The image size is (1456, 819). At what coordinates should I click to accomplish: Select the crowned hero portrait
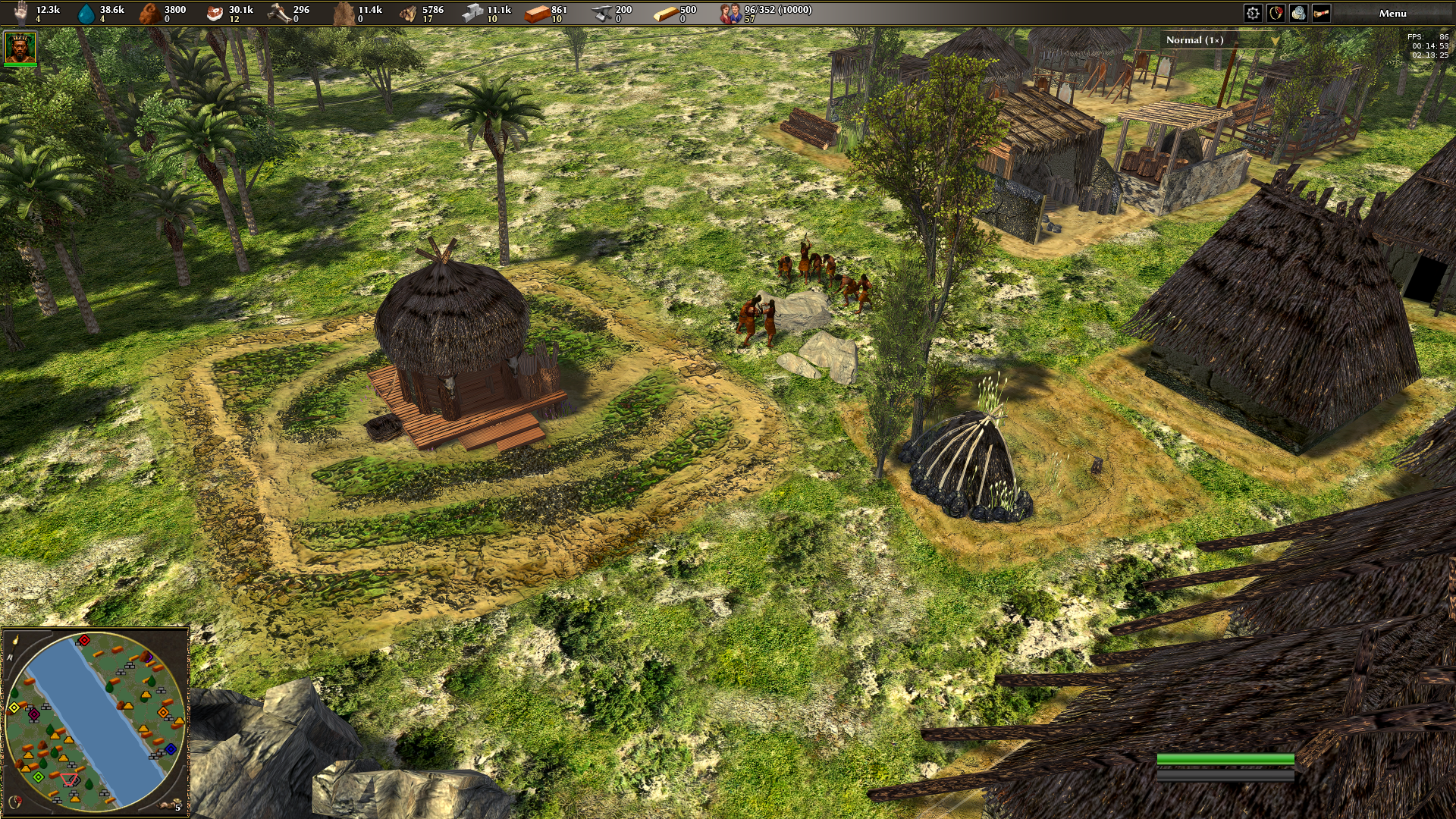tap(20, 48)
